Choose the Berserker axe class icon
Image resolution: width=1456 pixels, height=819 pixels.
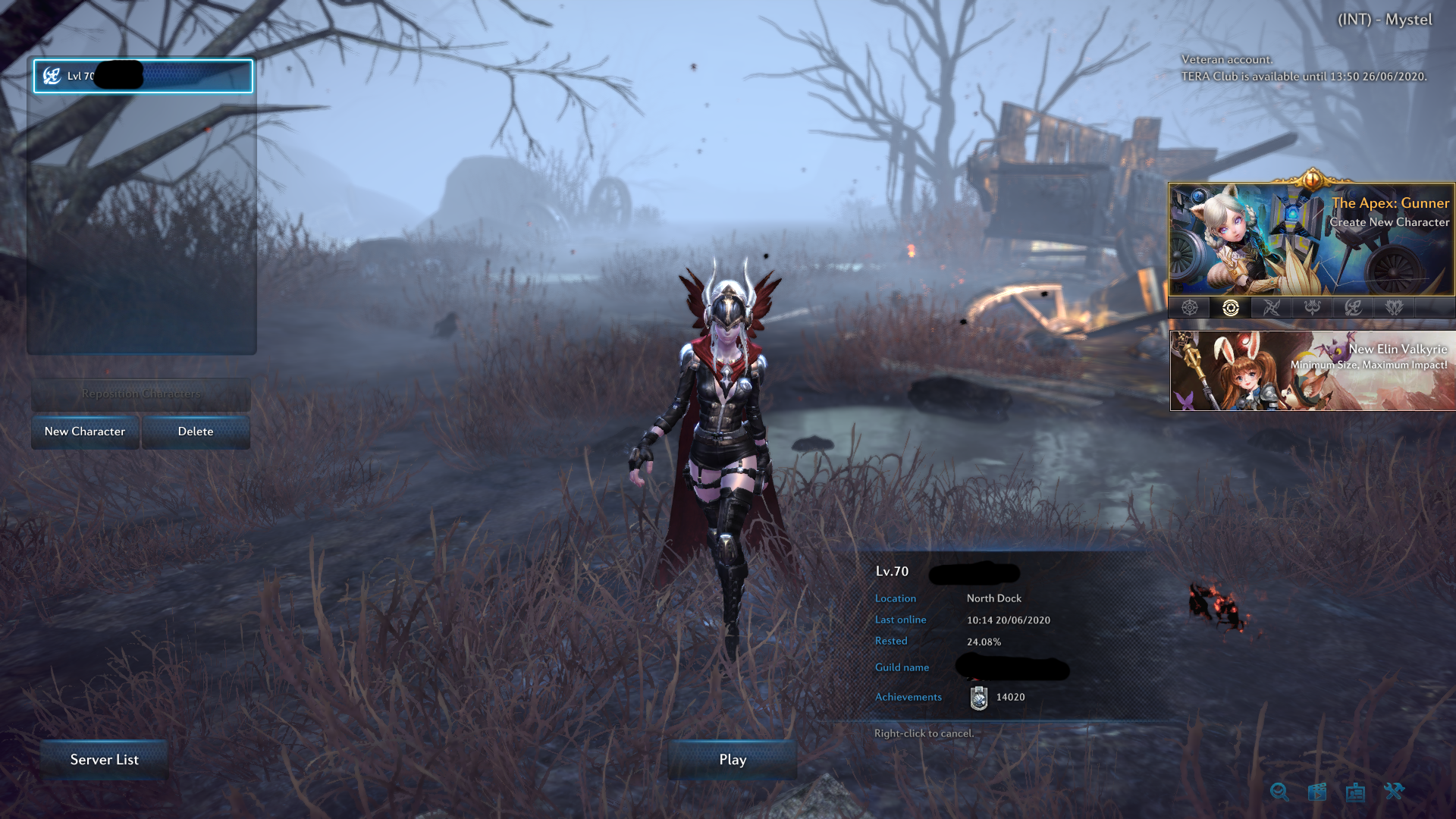click(x=1352, y=306)
